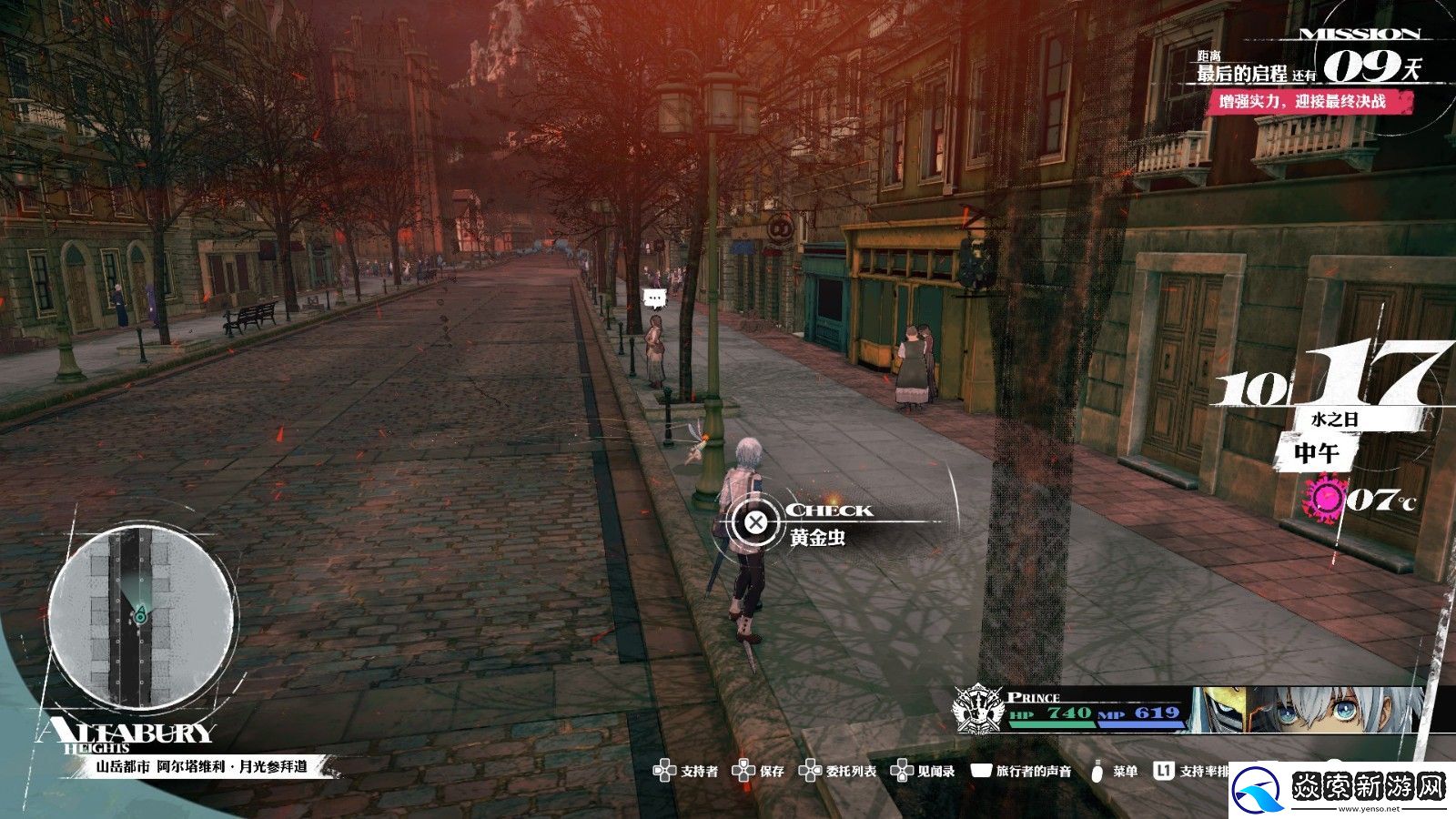This screenshot has width=1456, height=819.
Task: Open the circular minimap
Action: [139, 620]
